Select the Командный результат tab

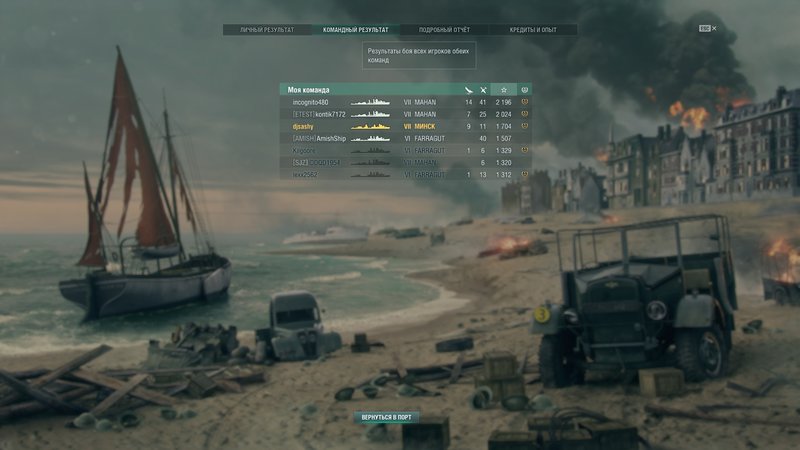point(355,30)
